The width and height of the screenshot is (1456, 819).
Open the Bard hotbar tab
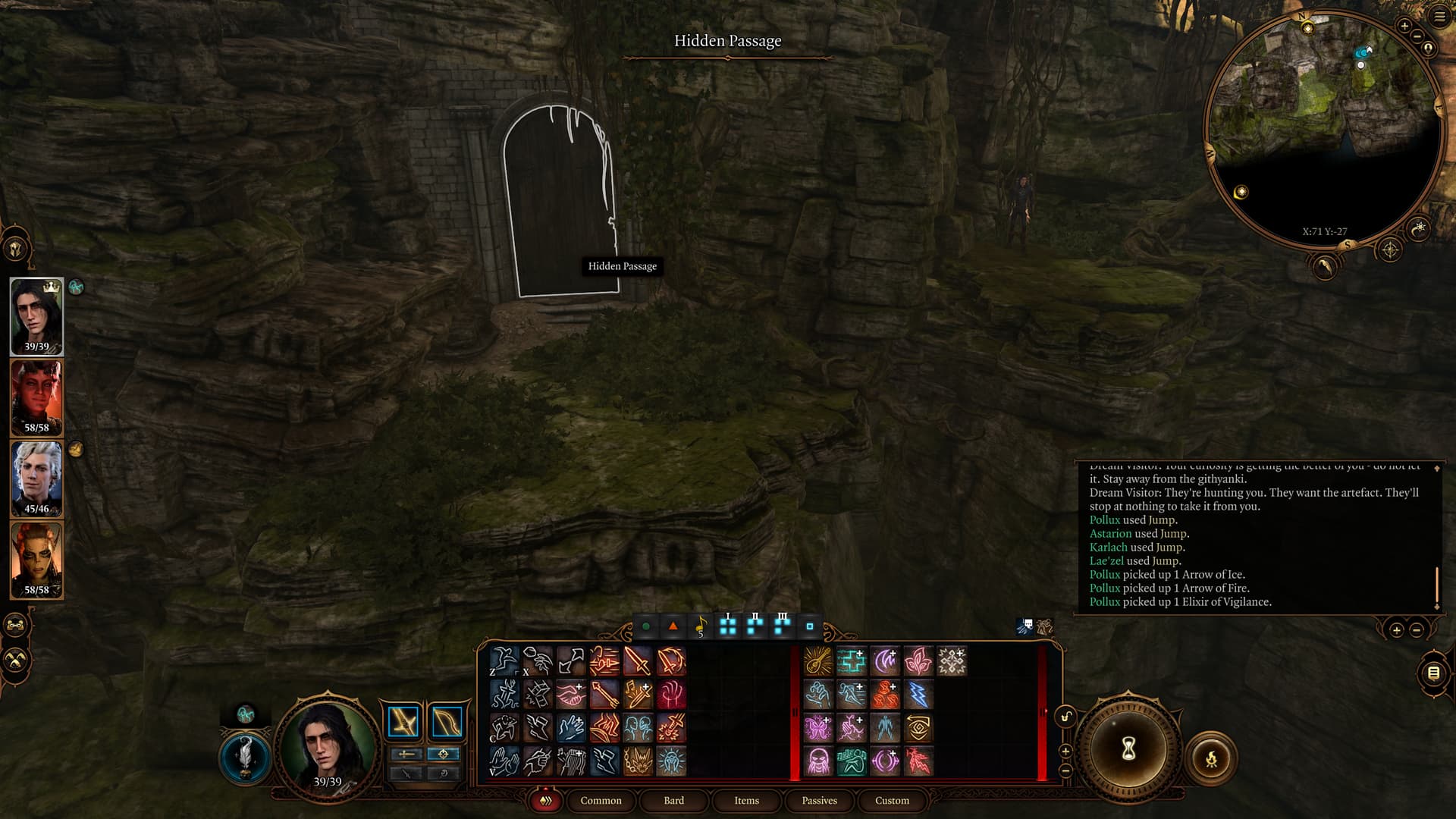(x=673, y=801)
